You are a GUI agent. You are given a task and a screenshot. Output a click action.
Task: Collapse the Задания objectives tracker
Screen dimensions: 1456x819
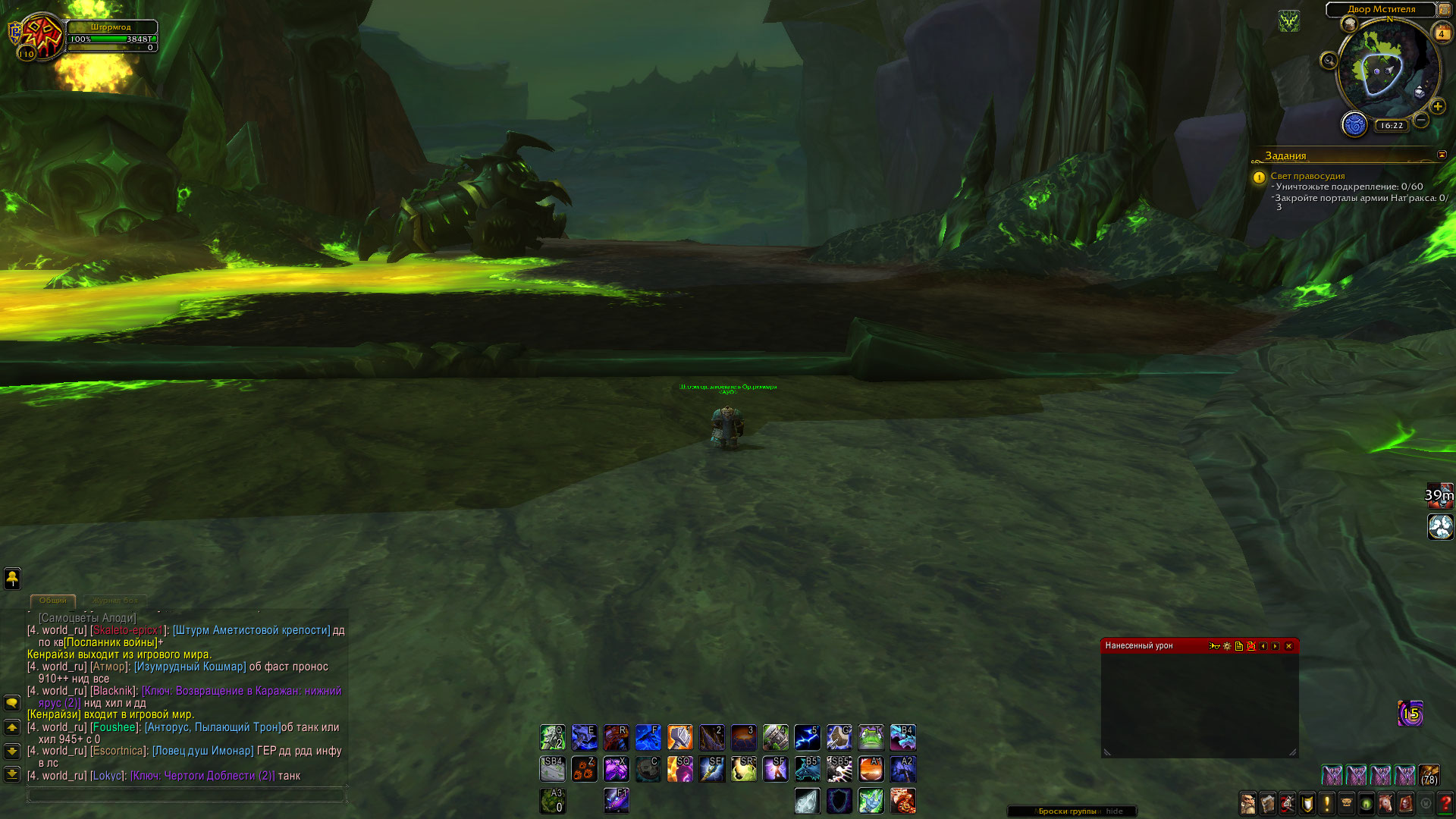(1442, 155)
